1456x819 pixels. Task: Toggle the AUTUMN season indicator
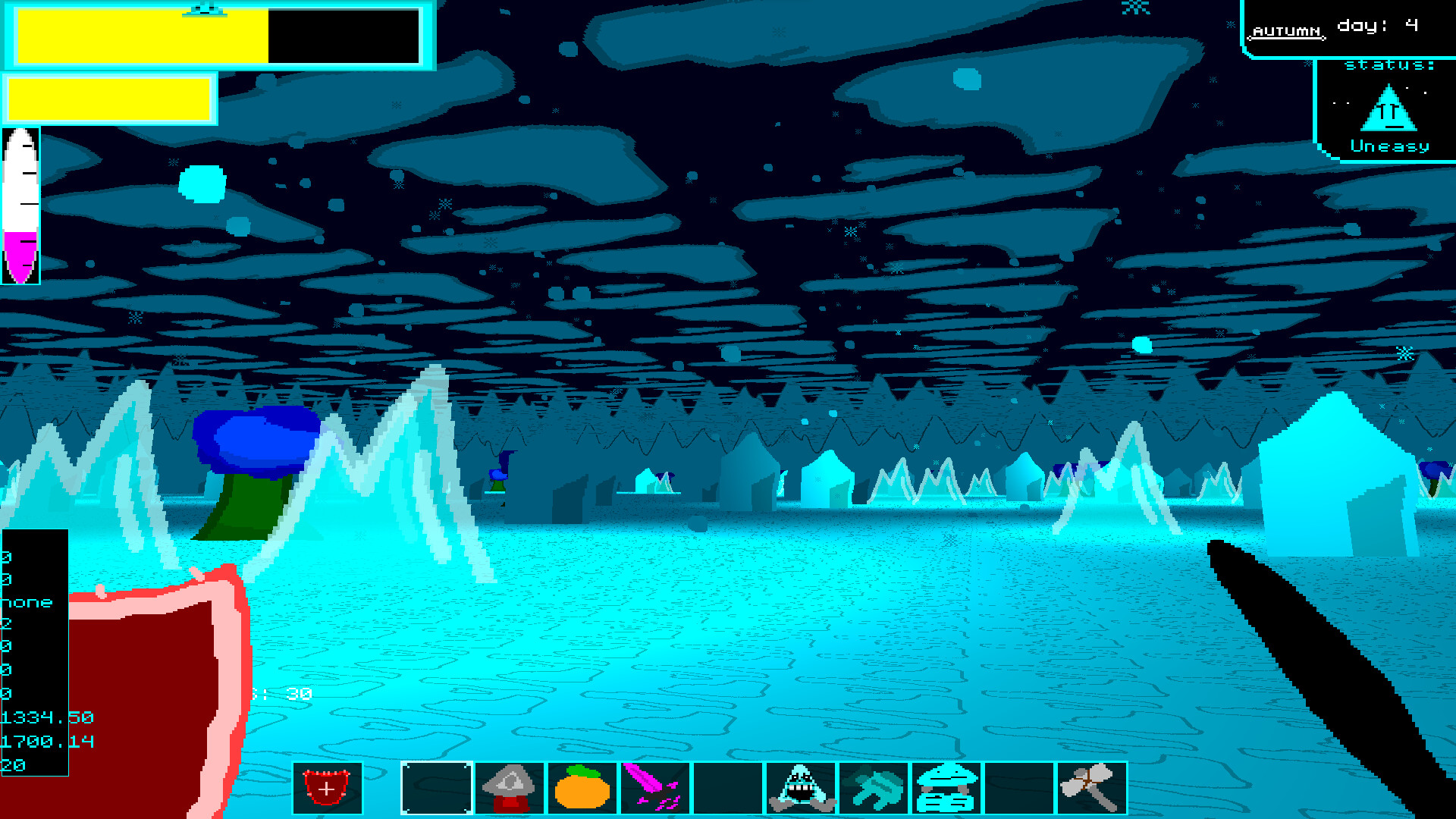[1287, 30]
